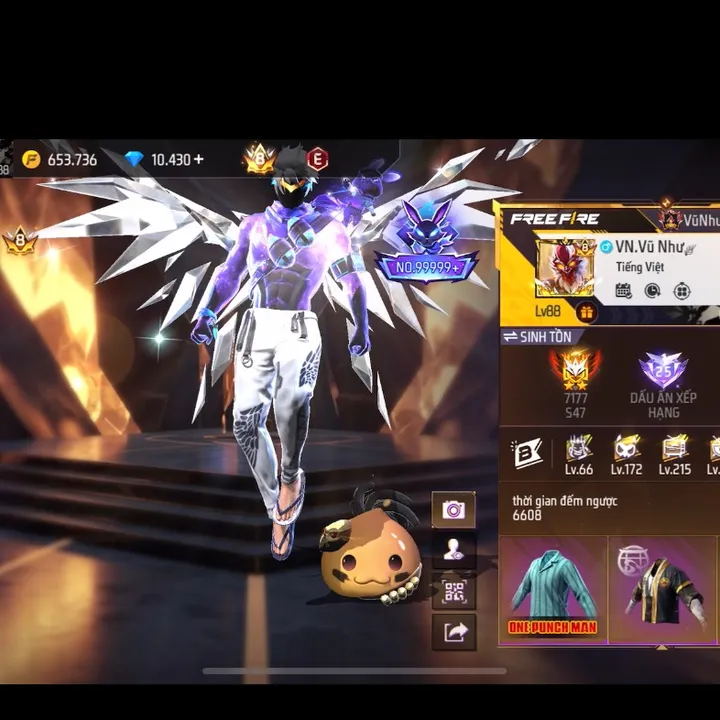This screenshot has height=720, width=720.
Task: Open the gold coin balance
Action: click(60, 159)
